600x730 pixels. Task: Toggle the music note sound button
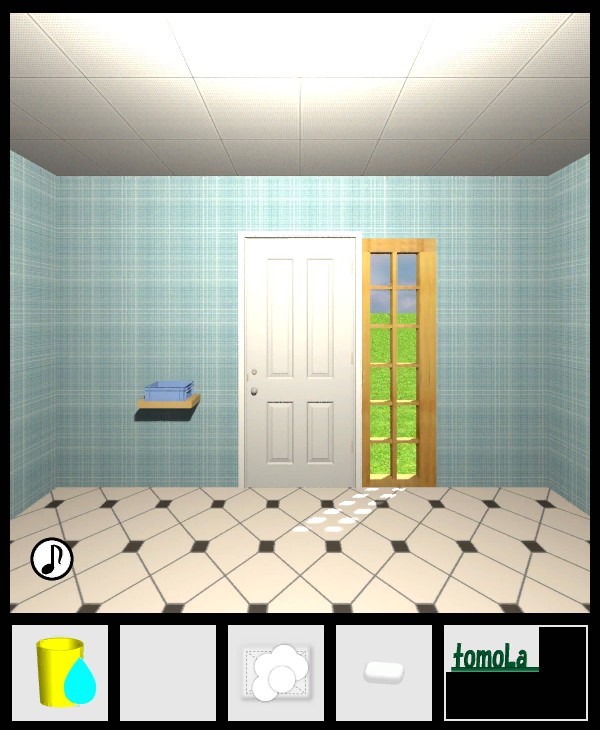pyautogui.click(x=52, y=559)
